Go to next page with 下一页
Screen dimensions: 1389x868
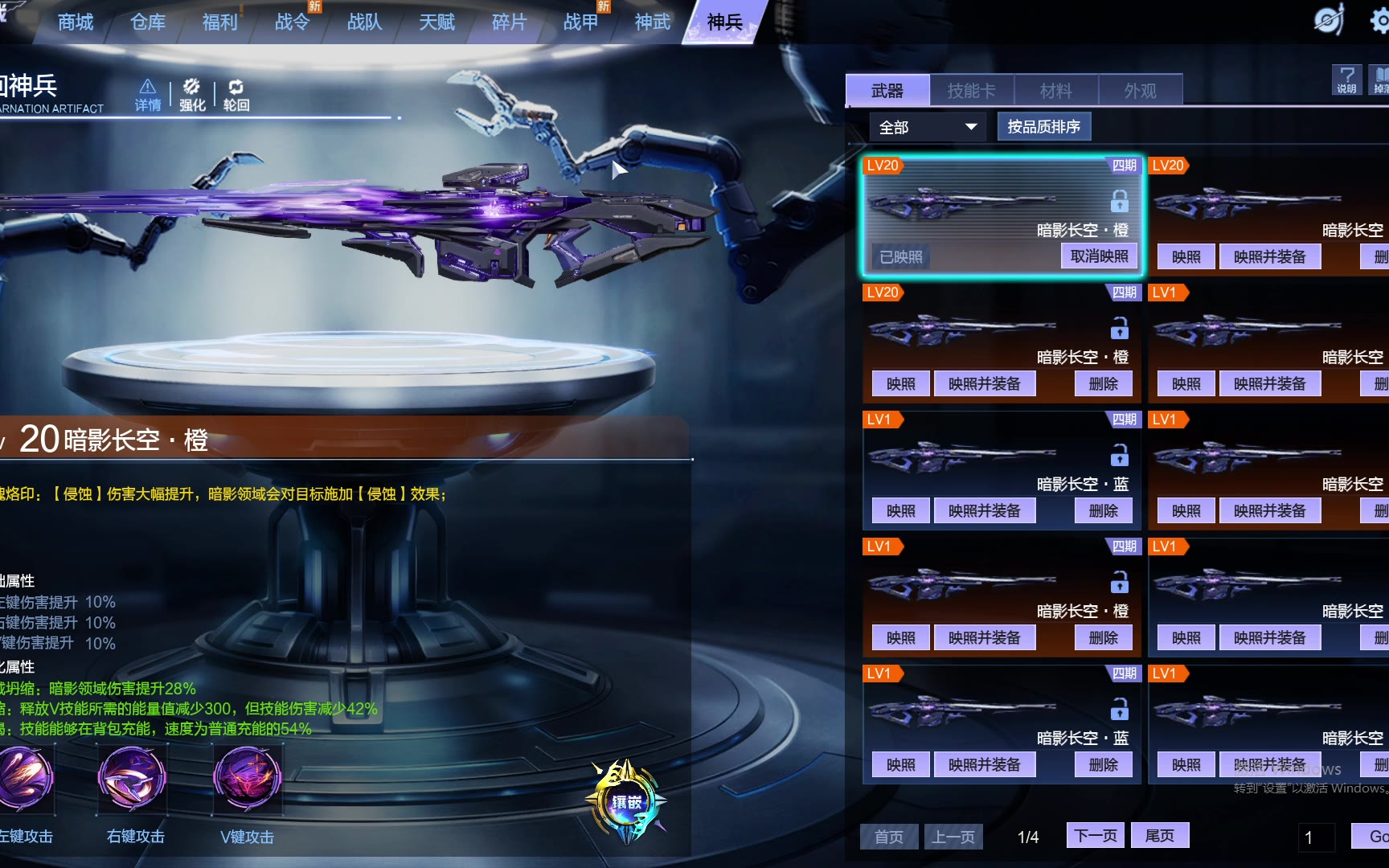coord(1096,836)
